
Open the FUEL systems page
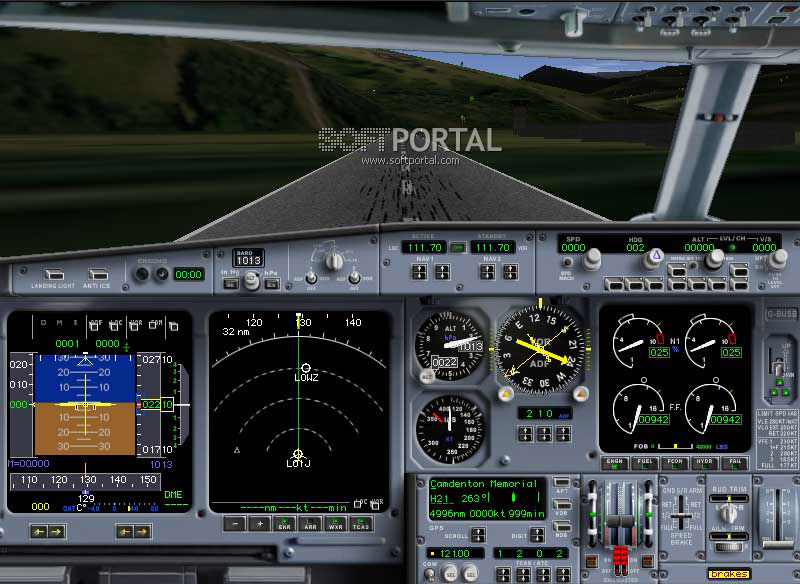point(645,463)
